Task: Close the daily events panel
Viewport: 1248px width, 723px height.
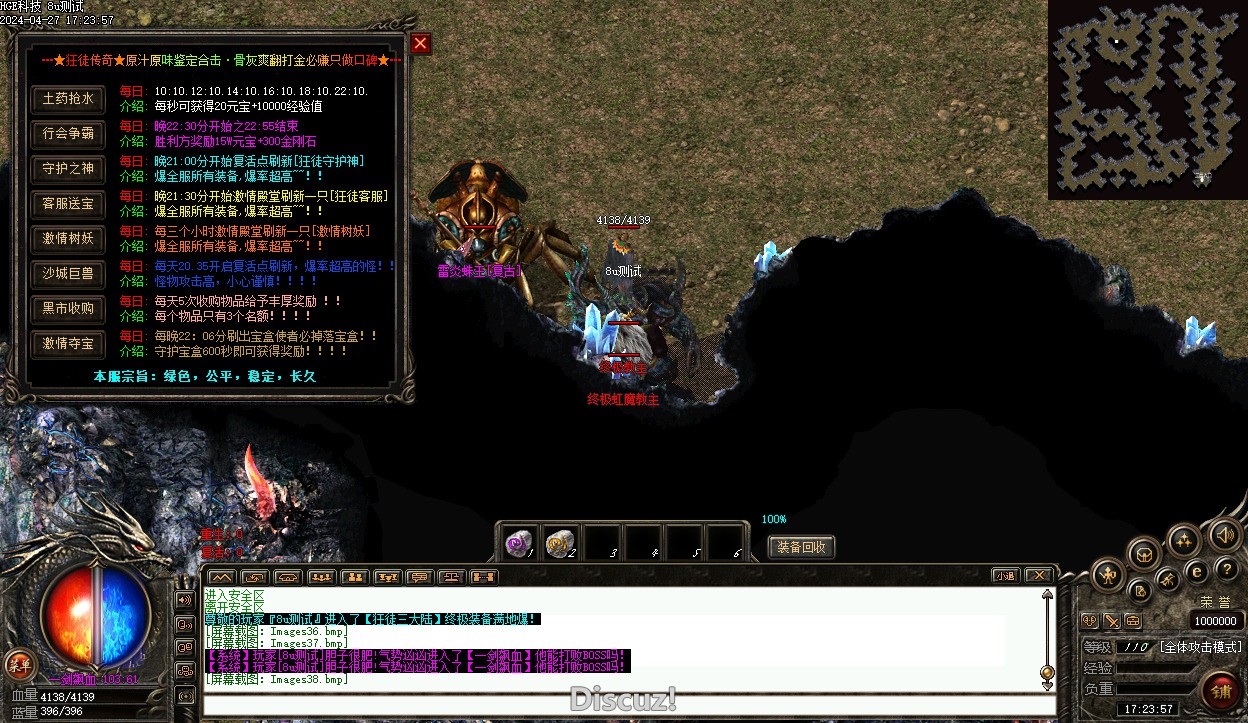Action: [420, 43]
